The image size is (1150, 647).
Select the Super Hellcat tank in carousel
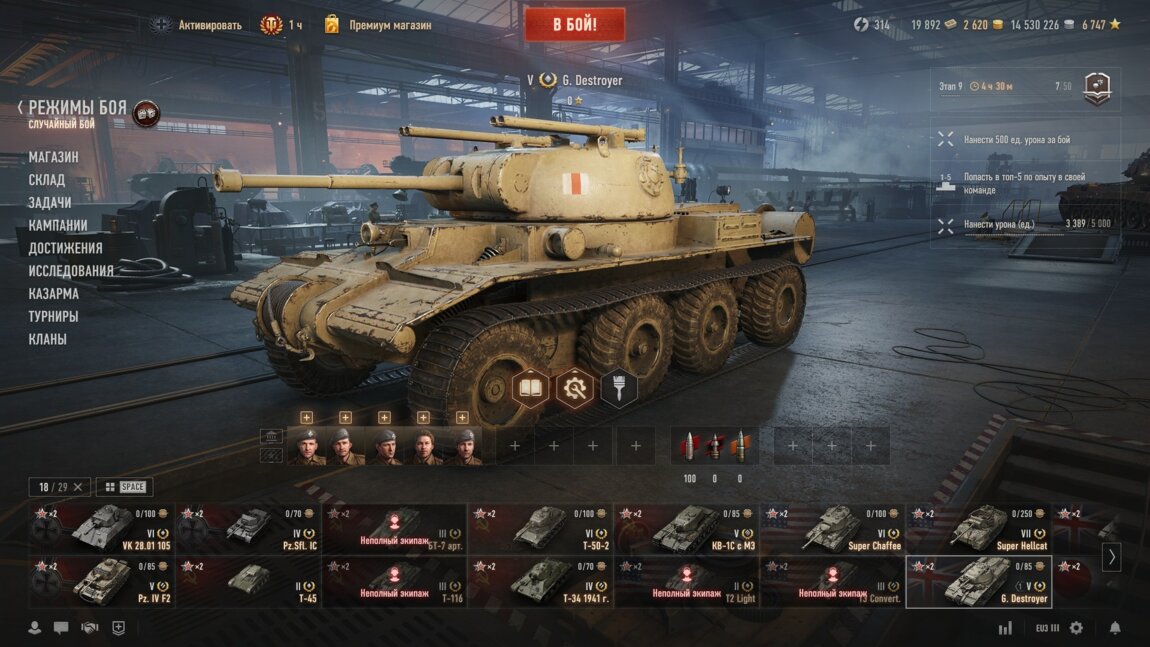click(978, 528)
